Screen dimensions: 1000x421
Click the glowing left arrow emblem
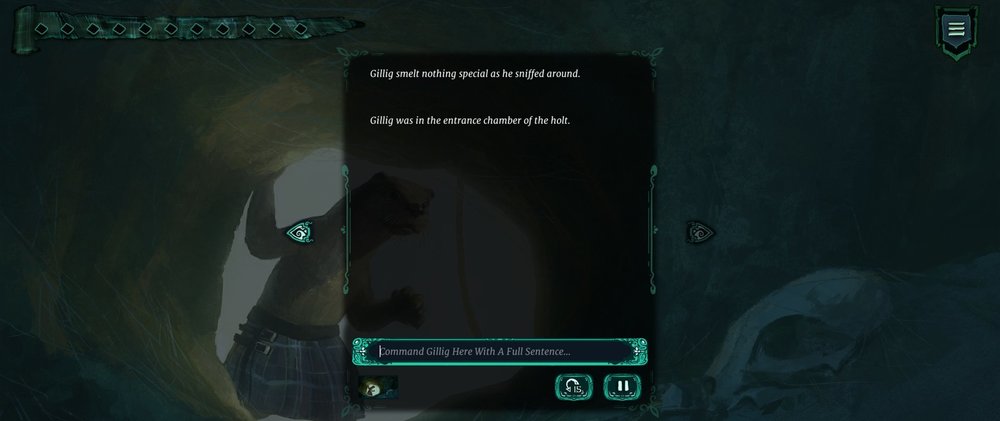click(x=299, y=233)
